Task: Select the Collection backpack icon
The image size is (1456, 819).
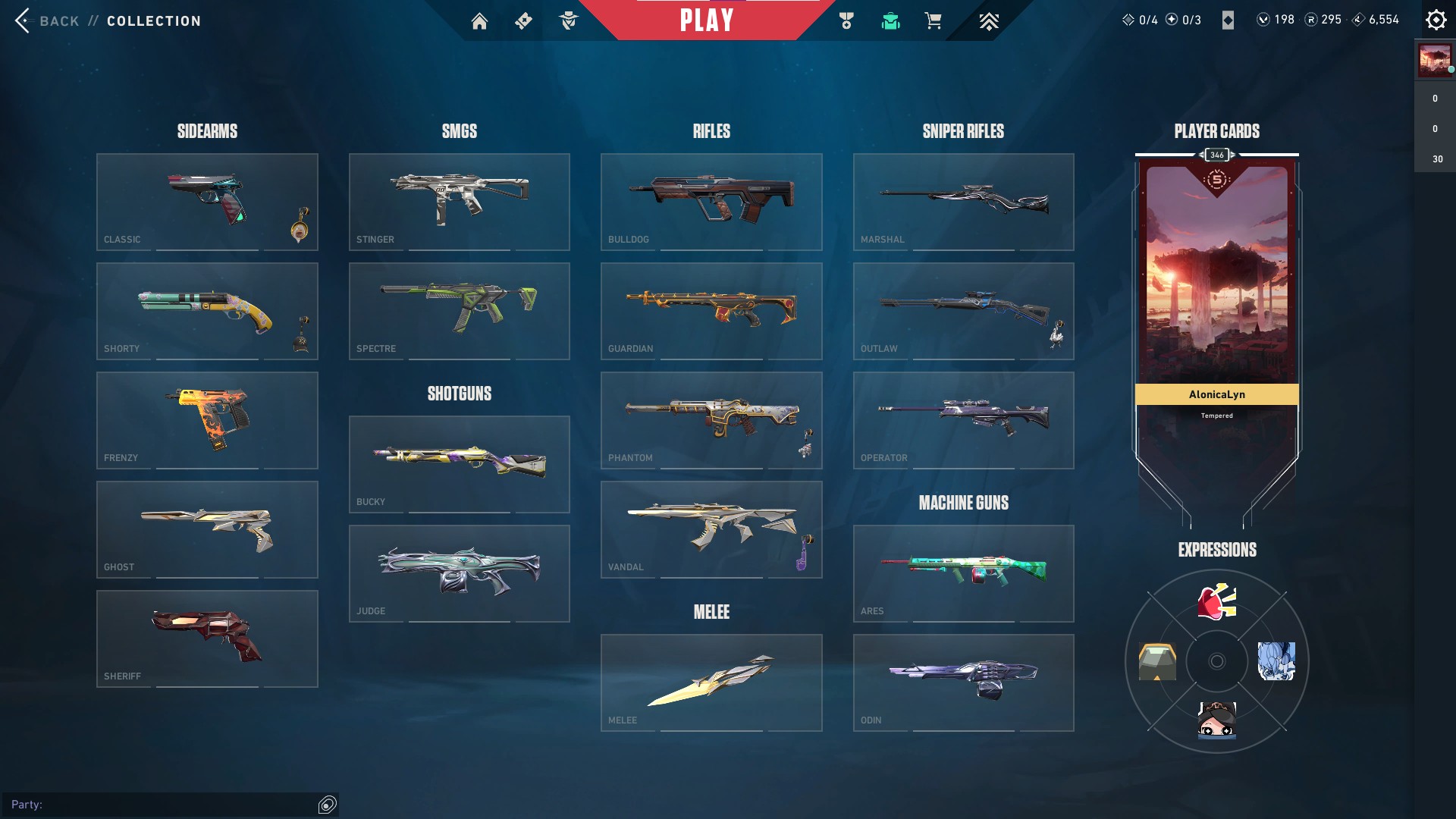Action: [891, 20]
